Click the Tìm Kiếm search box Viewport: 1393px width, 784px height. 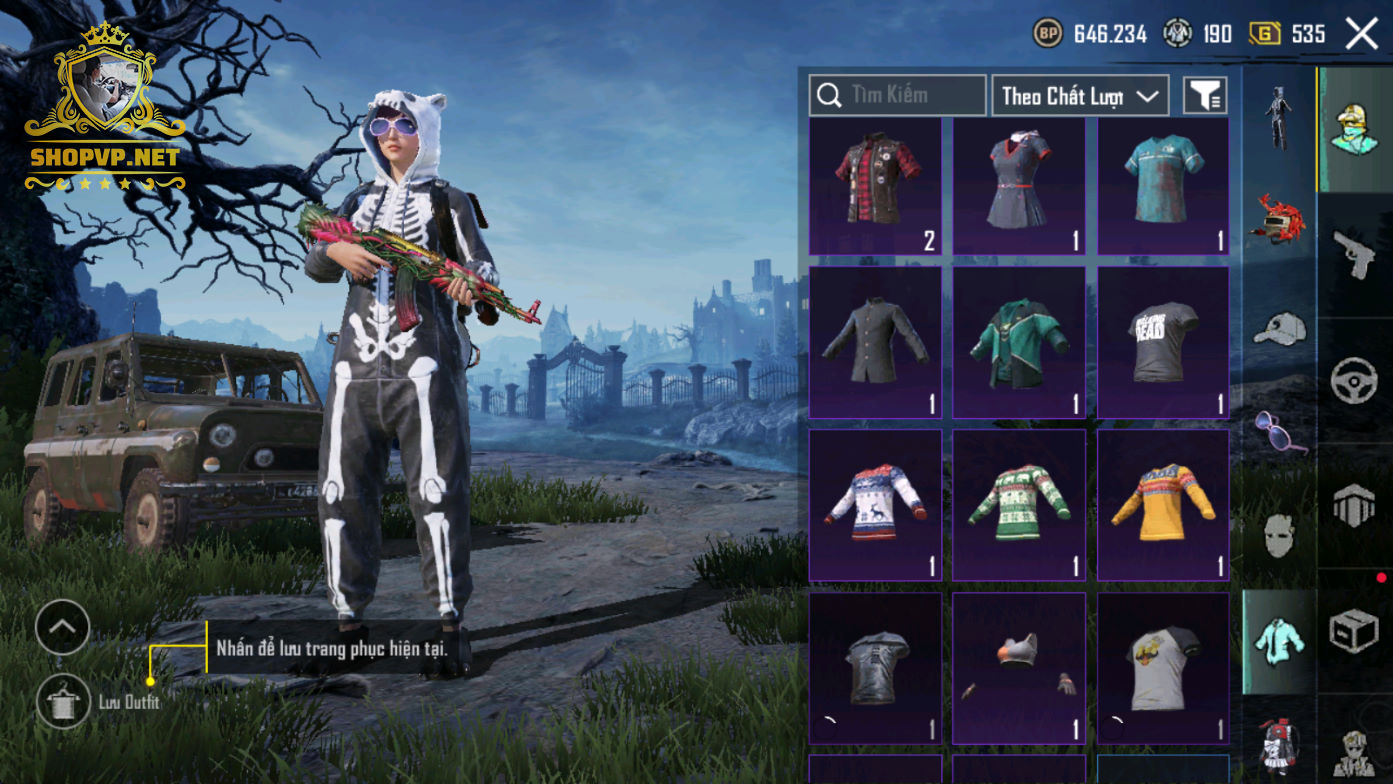pos(897,95)
